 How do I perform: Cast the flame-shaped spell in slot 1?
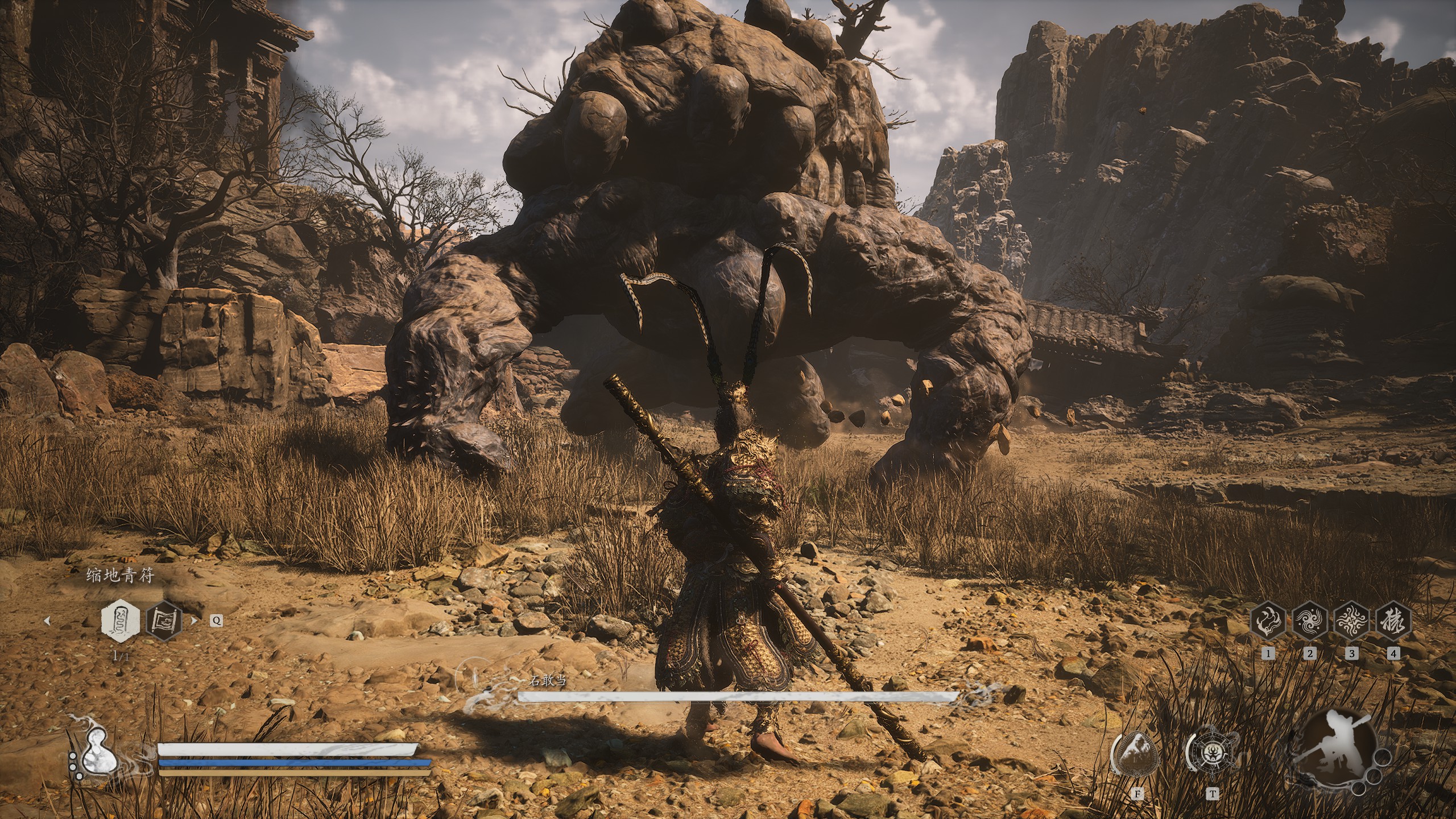(1268, 621)
